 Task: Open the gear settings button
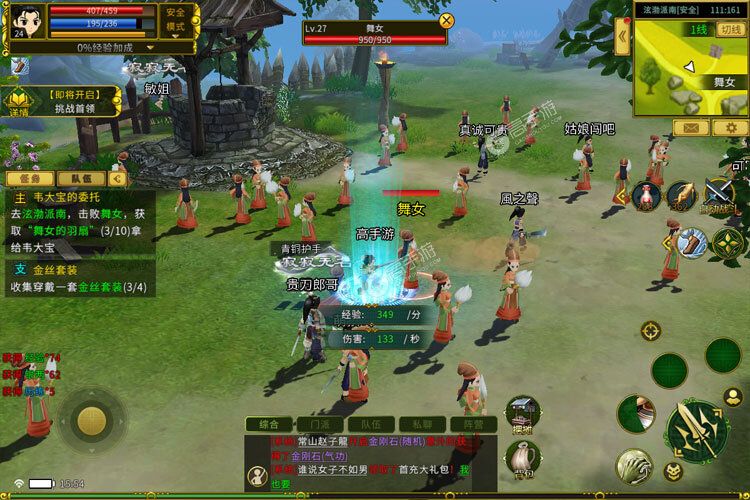pos(728,128)
